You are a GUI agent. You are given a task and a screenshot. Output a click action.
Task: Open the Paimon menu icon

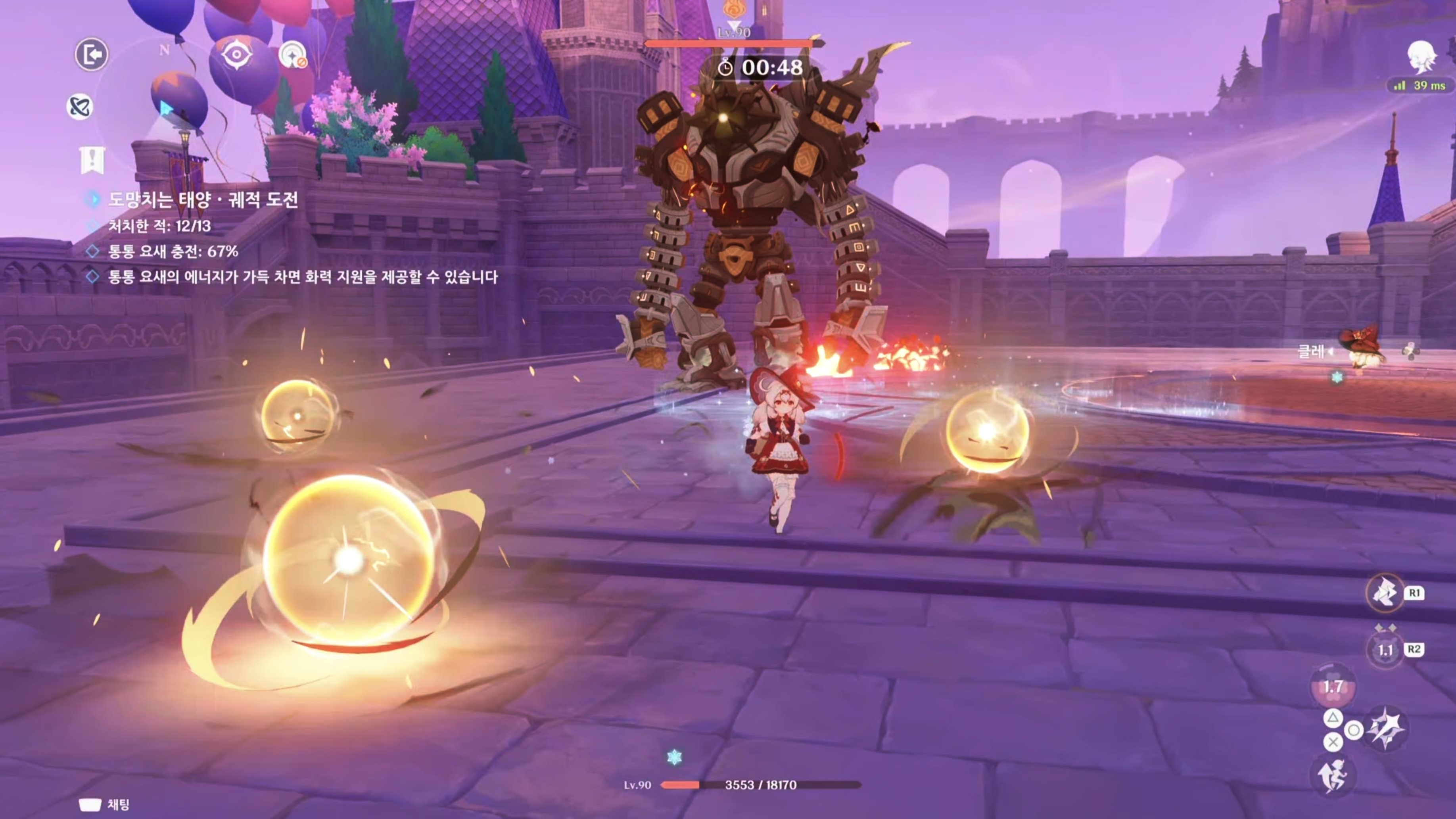click(1421, 57)
